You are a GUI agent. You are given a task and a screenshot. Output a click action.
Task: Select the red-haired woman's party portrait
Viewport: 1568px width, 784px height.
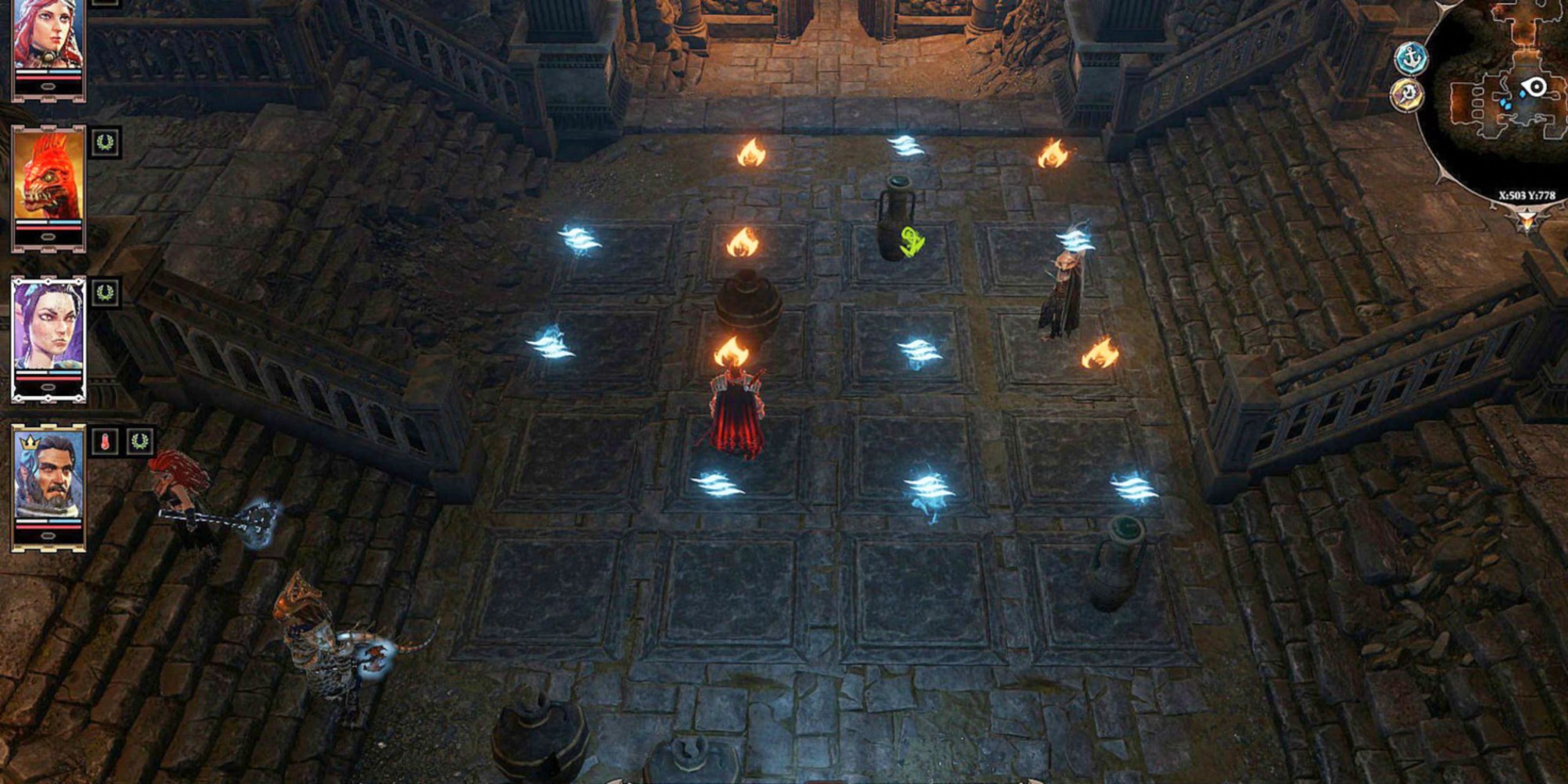coord(48,37)
